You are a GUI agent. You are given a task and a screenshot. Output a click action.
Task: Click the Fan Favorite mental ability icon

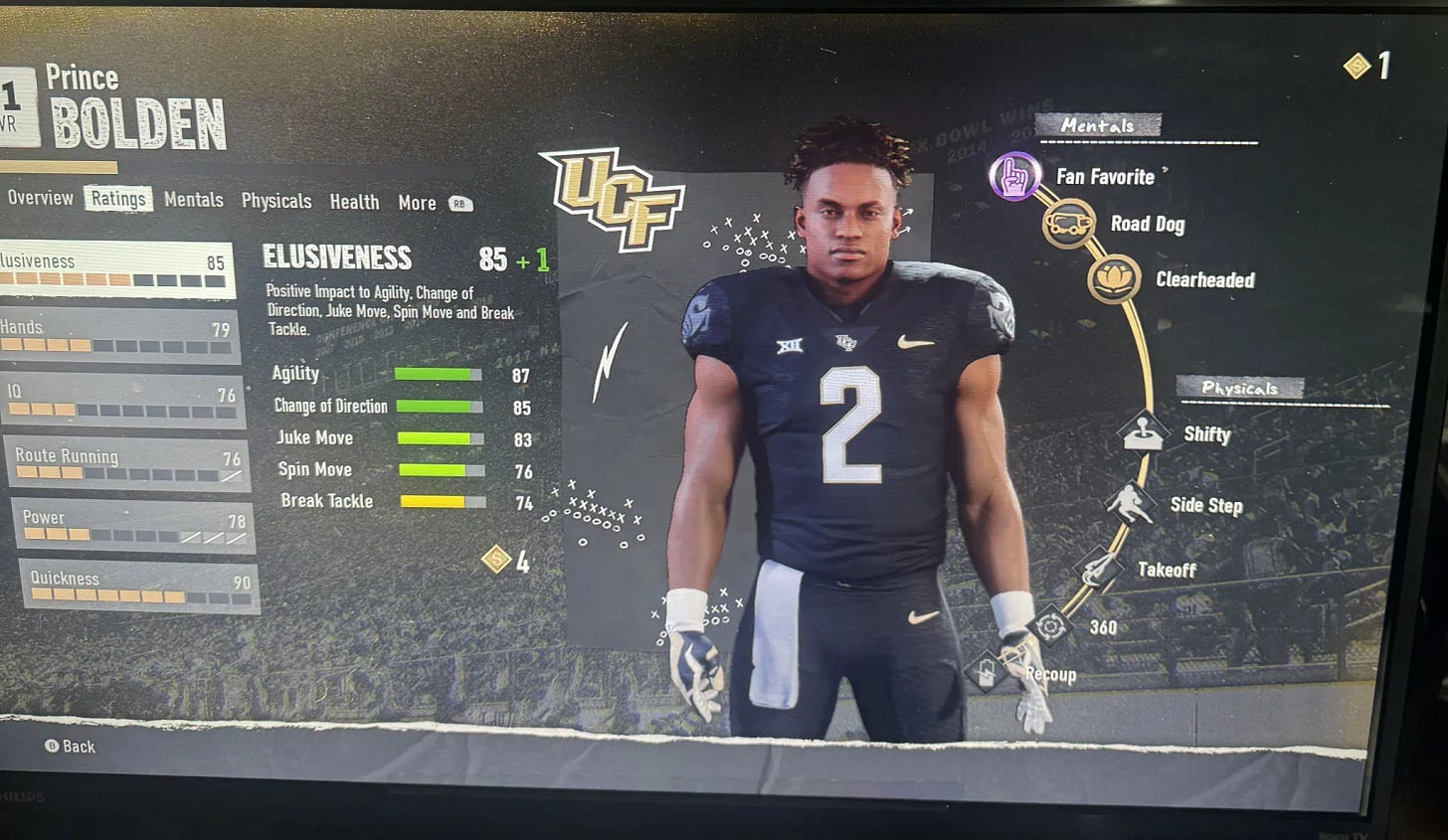pos(1014,177)
